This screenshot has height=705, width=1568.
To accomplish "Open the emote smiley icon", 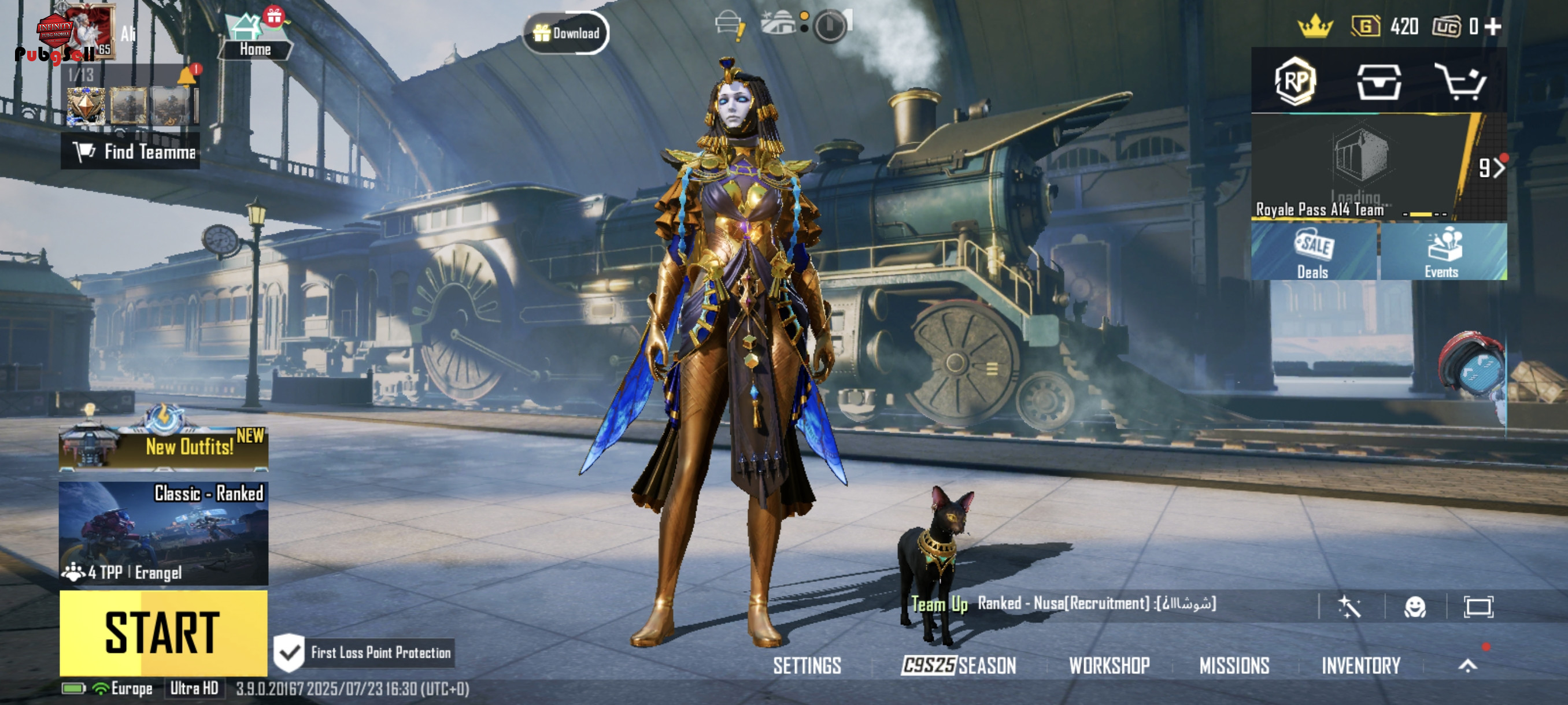I will click(1415, 606).
